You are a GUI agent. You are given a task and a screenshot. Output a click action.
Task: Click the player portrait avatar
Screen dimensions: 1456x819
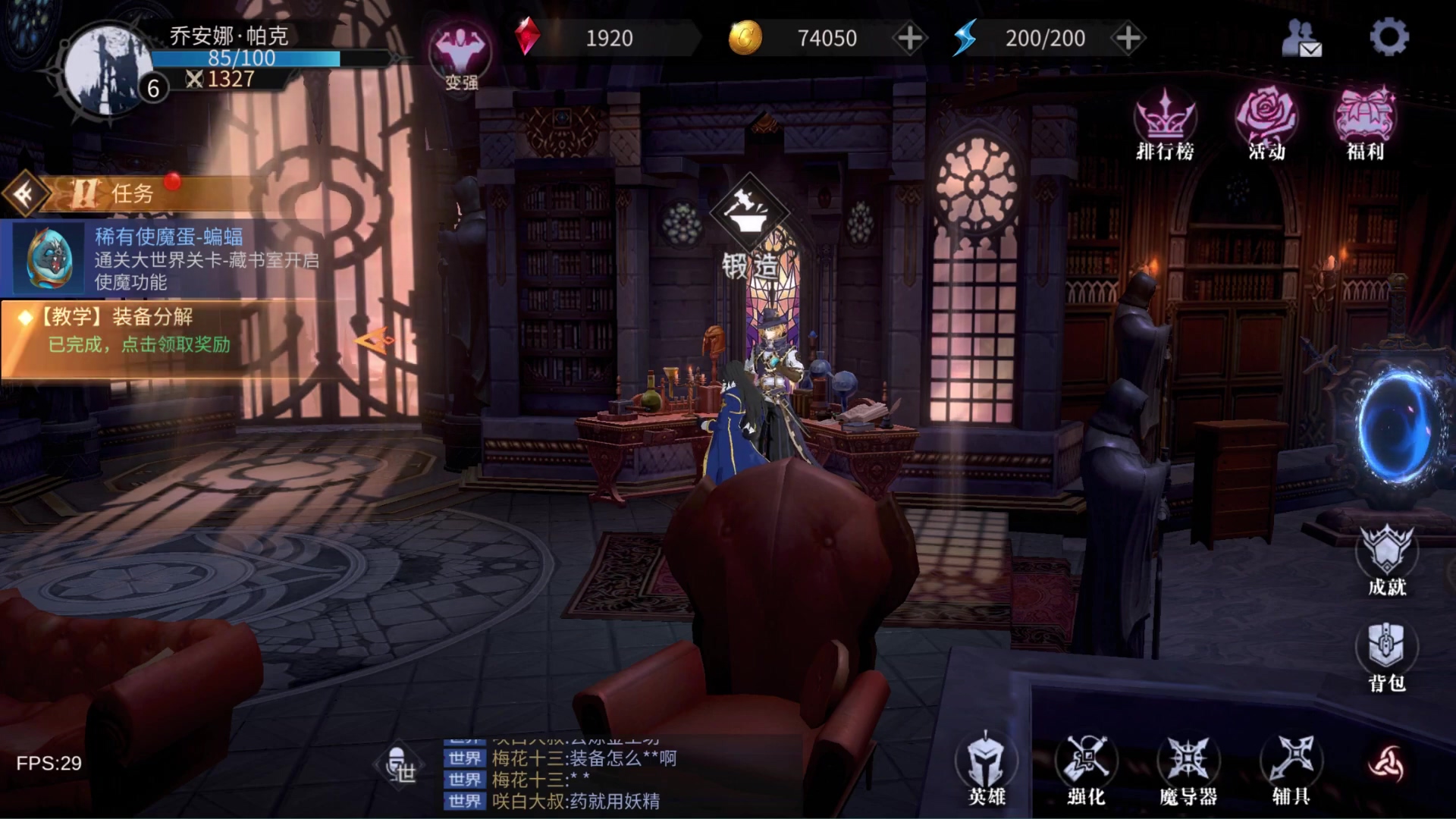106,70
